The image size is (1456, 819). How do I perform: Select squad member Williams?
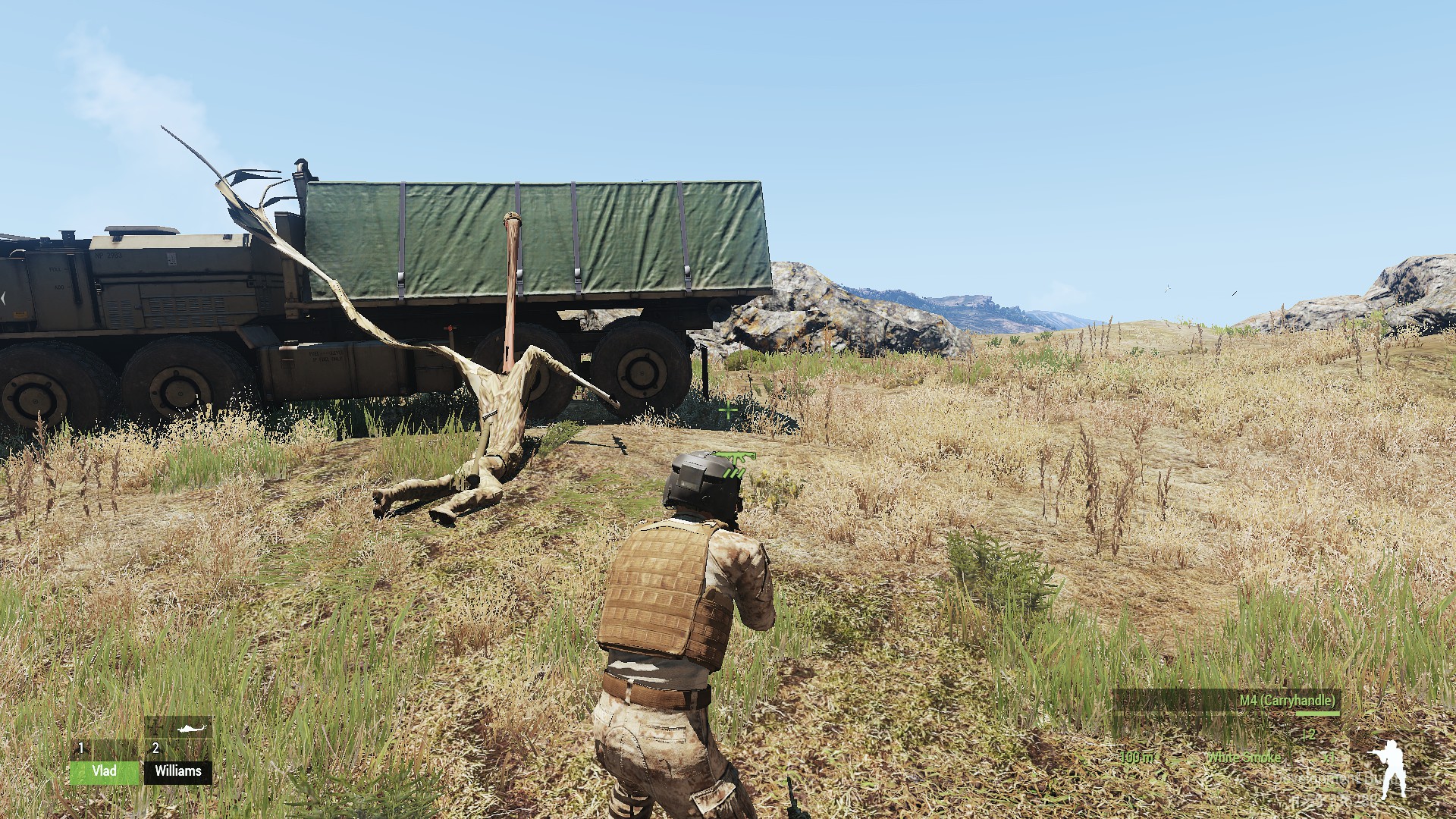tap(178, 771)
